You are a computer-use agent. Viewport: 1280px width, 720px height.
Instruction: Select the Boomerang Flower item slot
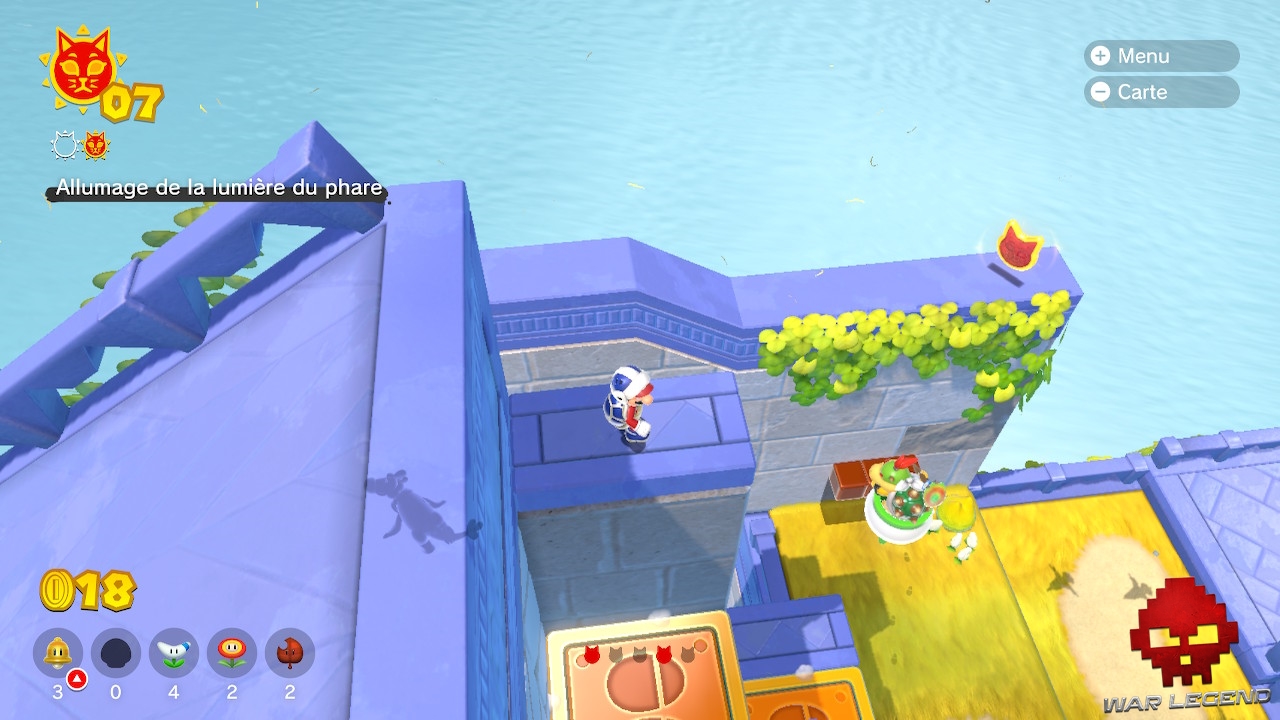point(172,653)
